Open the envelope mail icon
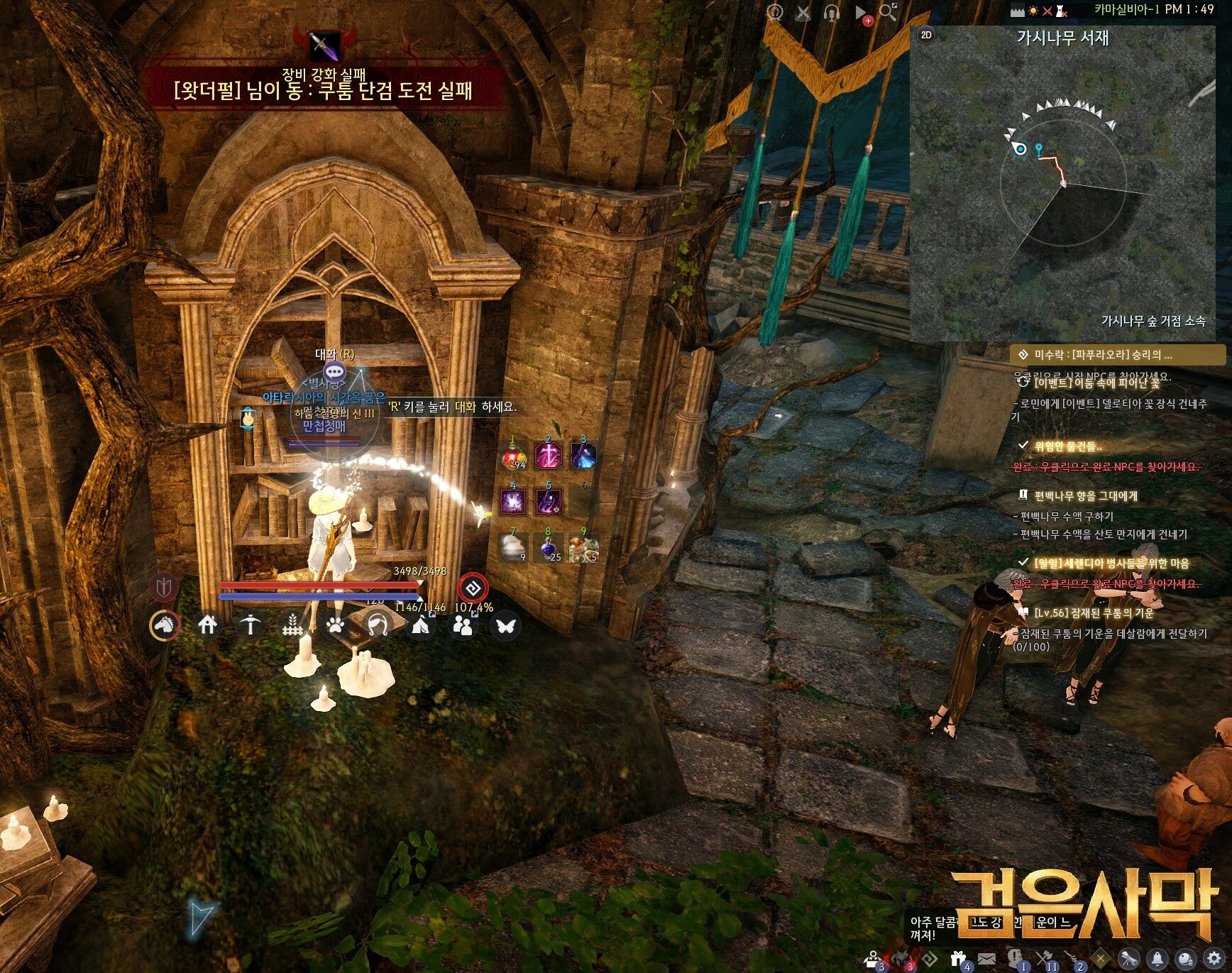 [986, 960]
